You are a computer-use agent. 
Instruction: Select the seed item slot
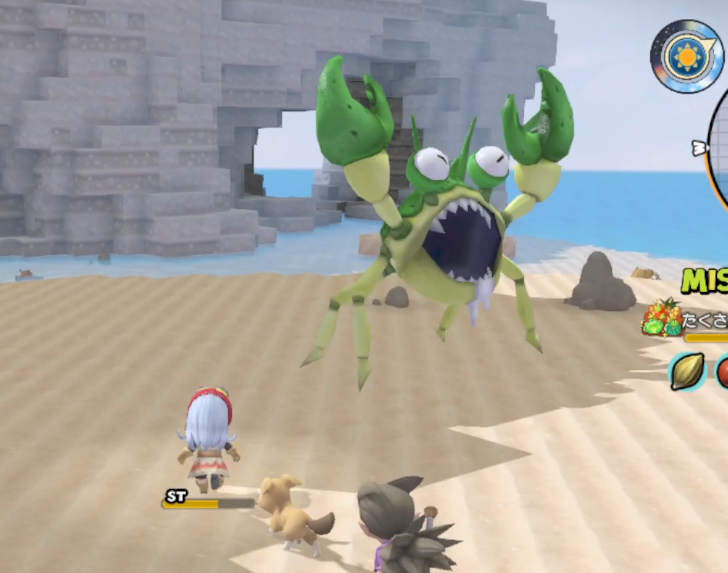click(688, 371)
